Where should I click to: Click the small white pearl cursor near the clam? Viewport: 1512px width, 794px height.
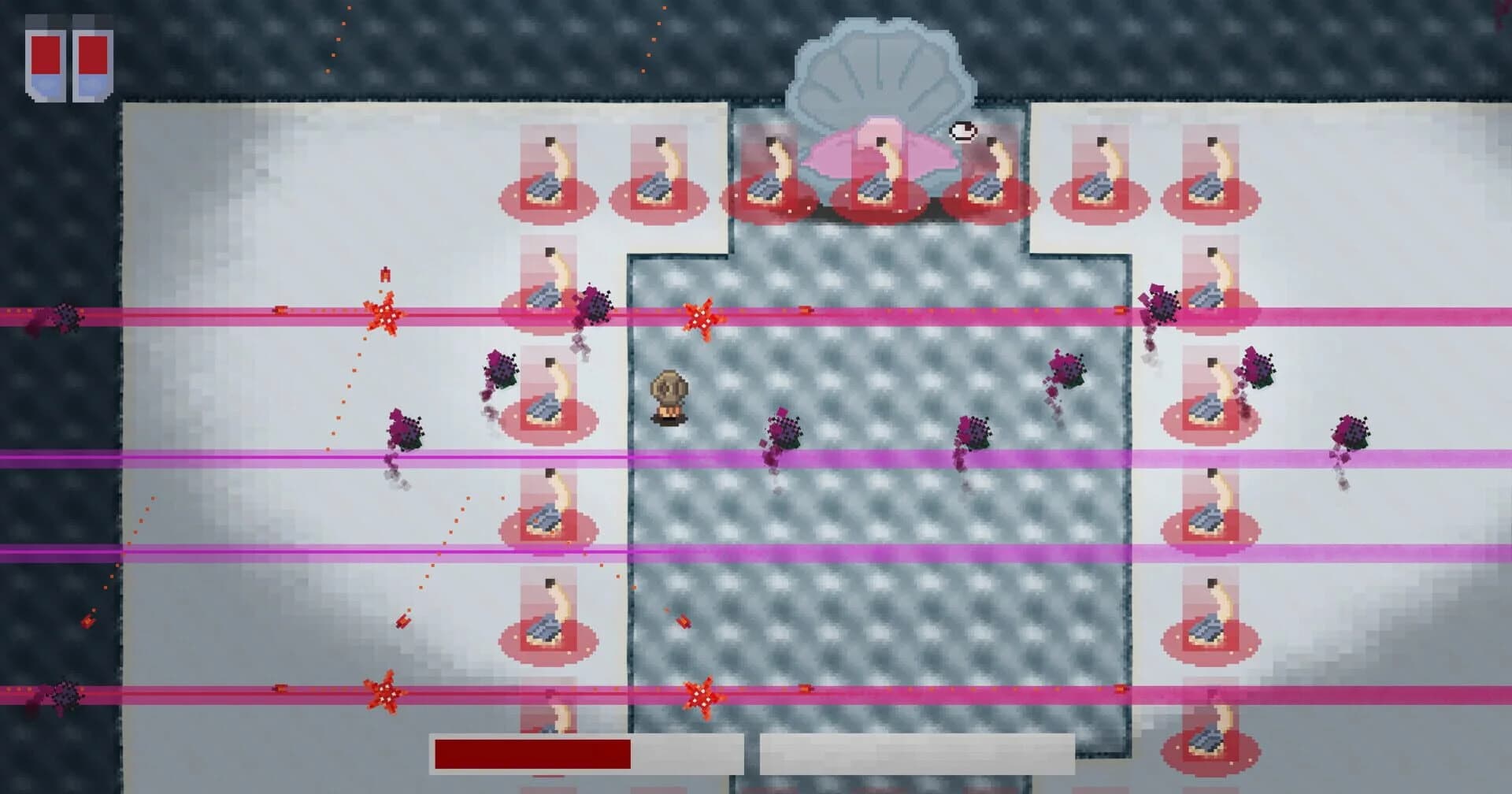pos(963,132)
